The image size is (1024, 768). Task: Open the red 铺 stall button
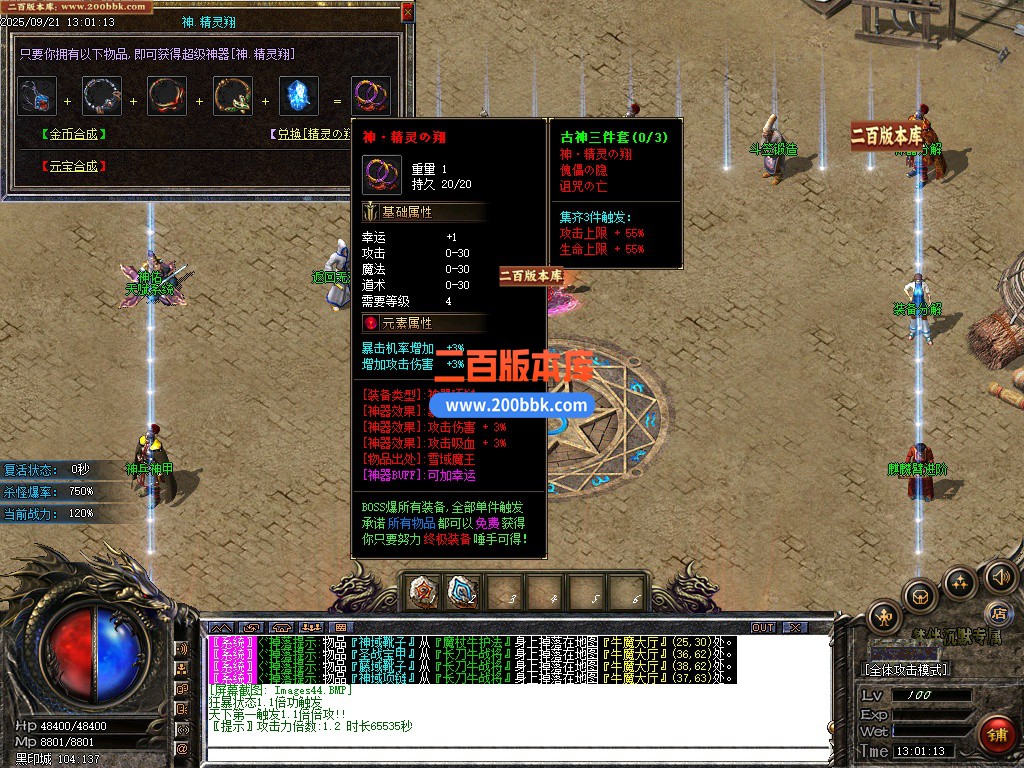click(996, 734)
